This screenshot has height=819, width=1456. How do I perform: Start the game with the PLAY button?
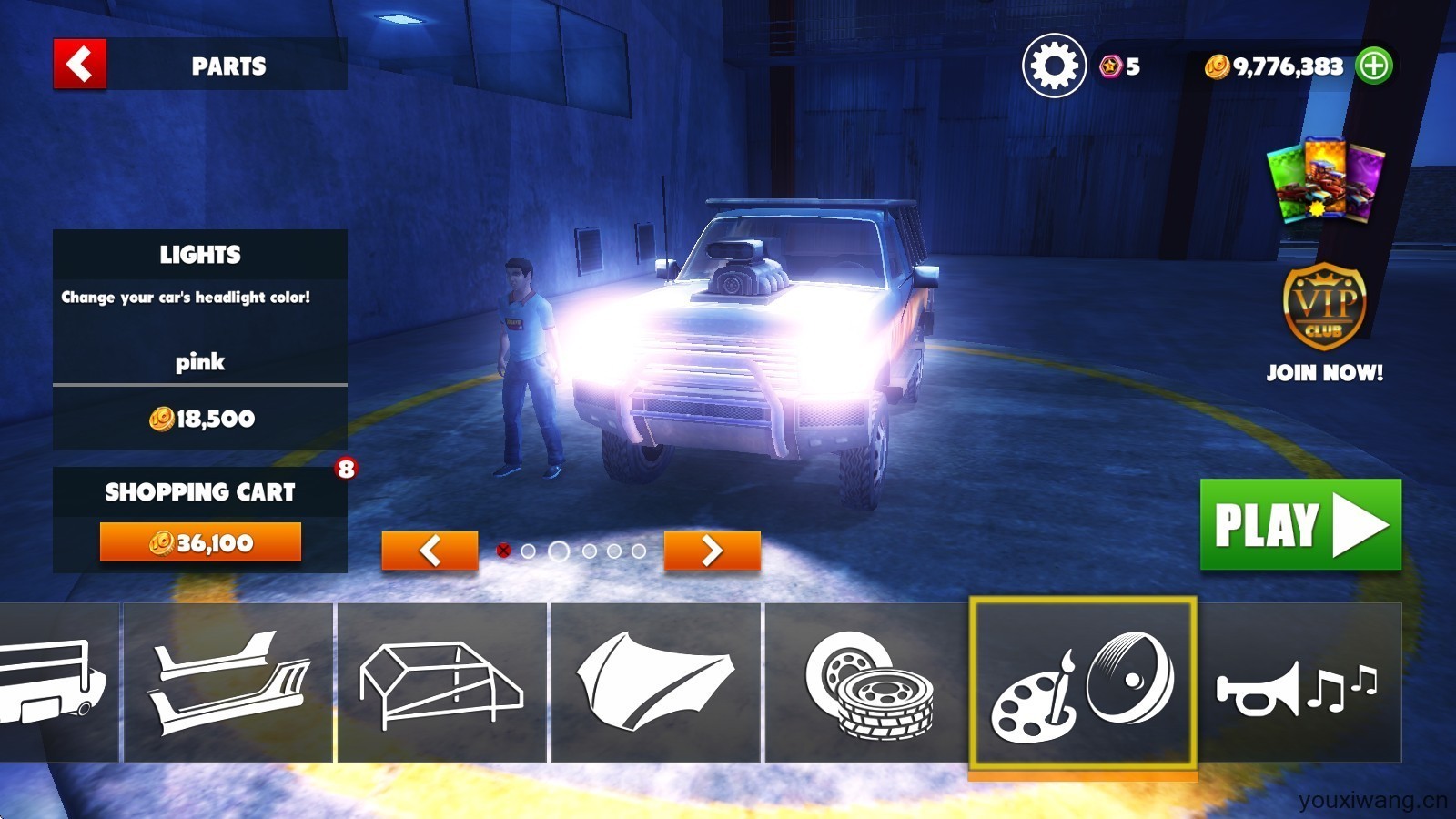(1300, 525)
